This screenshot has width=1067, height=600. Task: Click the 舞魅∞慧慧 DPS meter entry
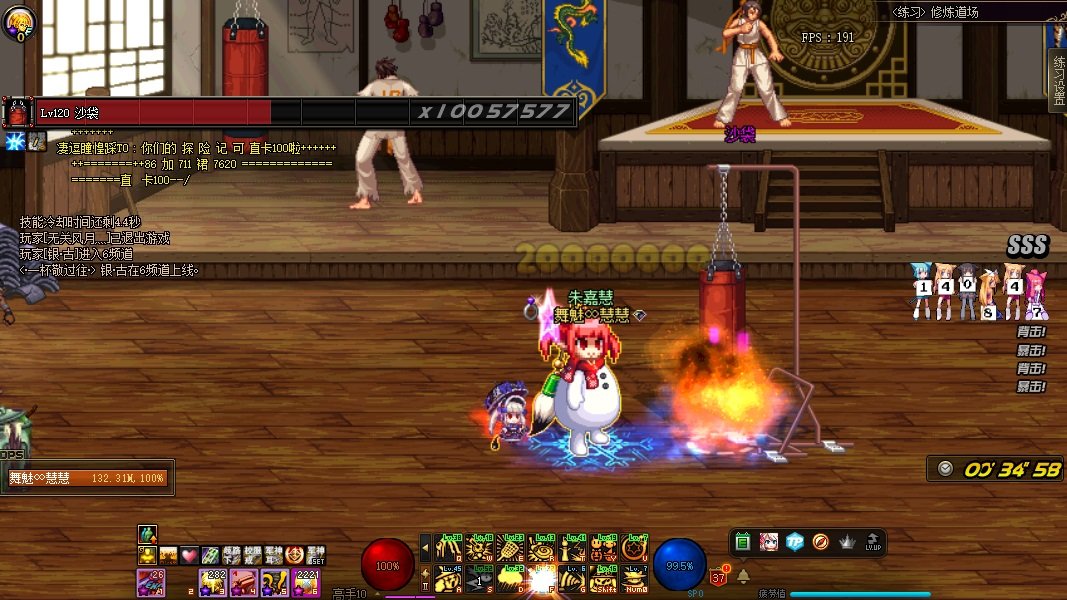point(88,478)
